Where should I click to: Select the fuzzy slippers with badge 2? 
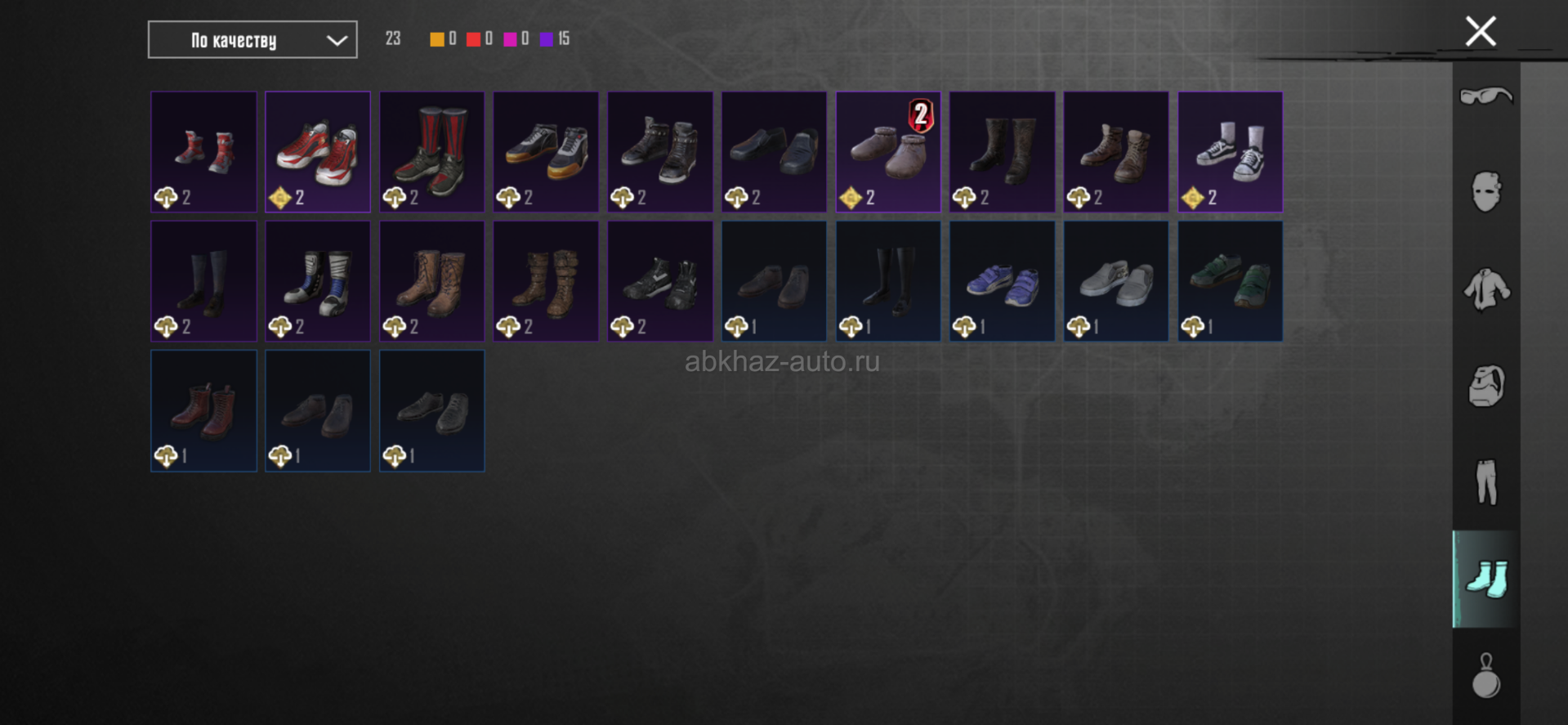(887, 152)
